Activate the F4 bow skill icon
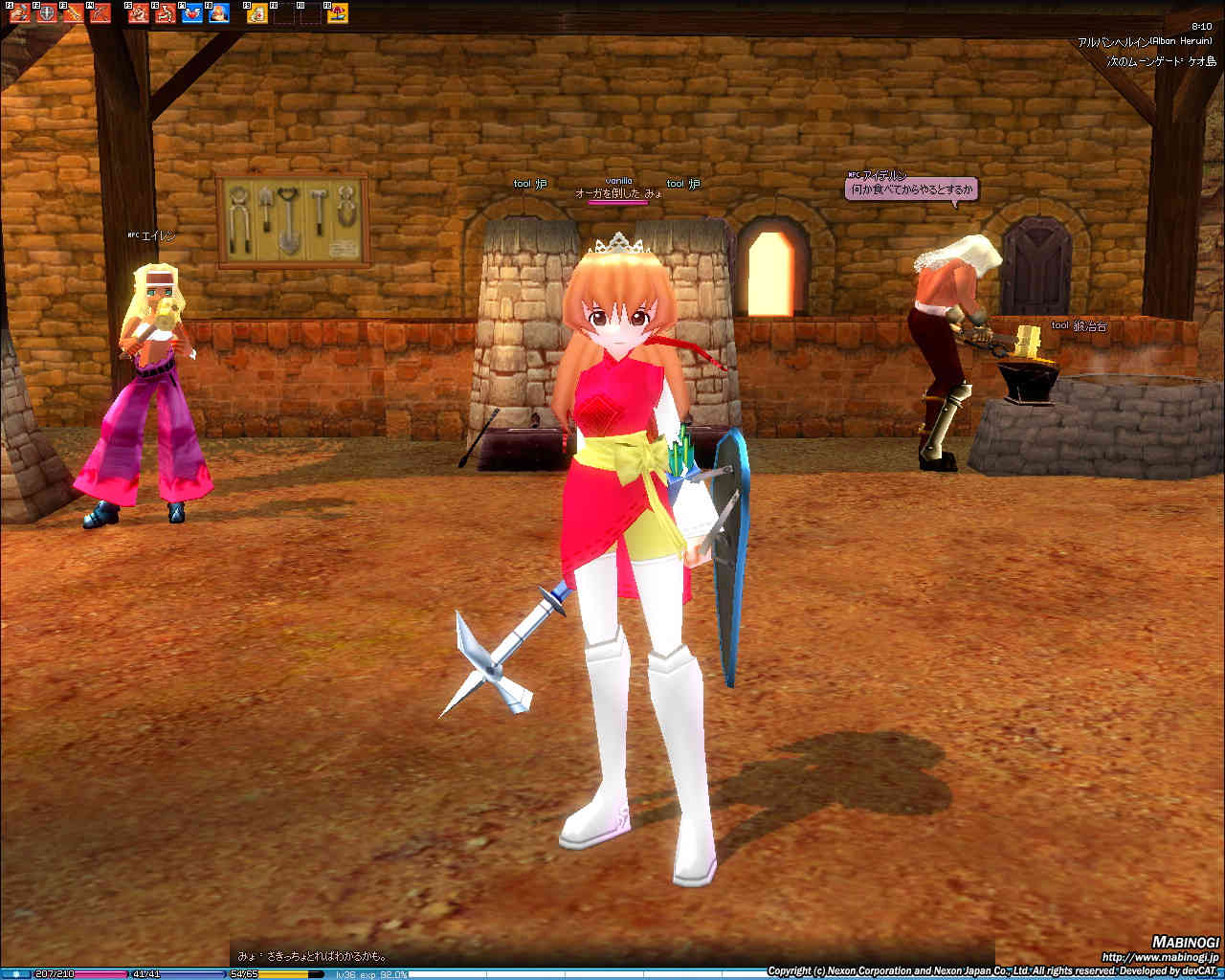 pyautogui.click(x=100, y=13)
